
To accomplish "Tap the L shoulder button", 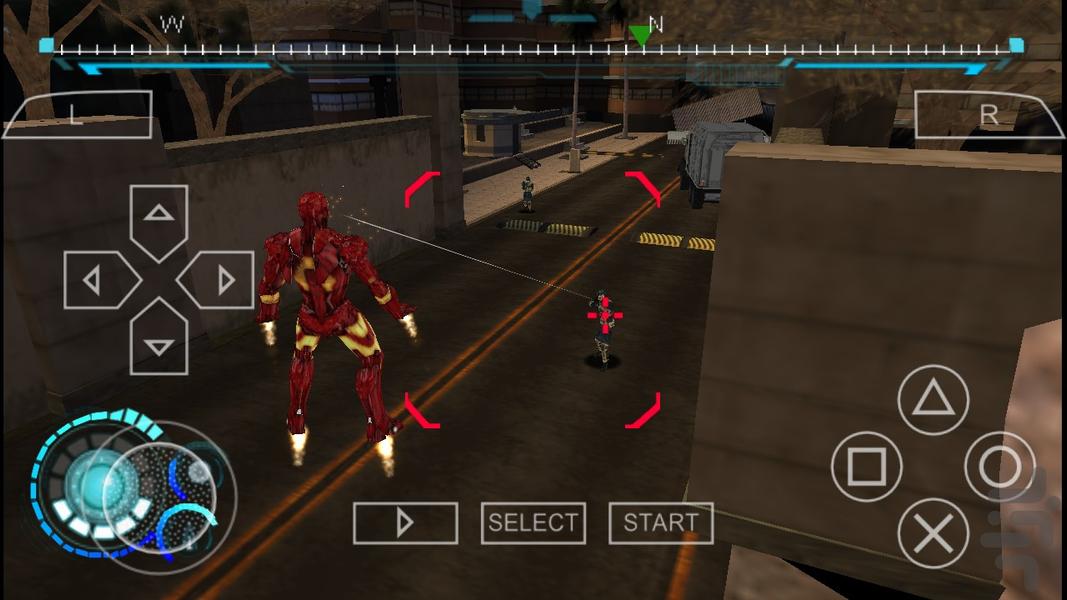I will (77, 115).
